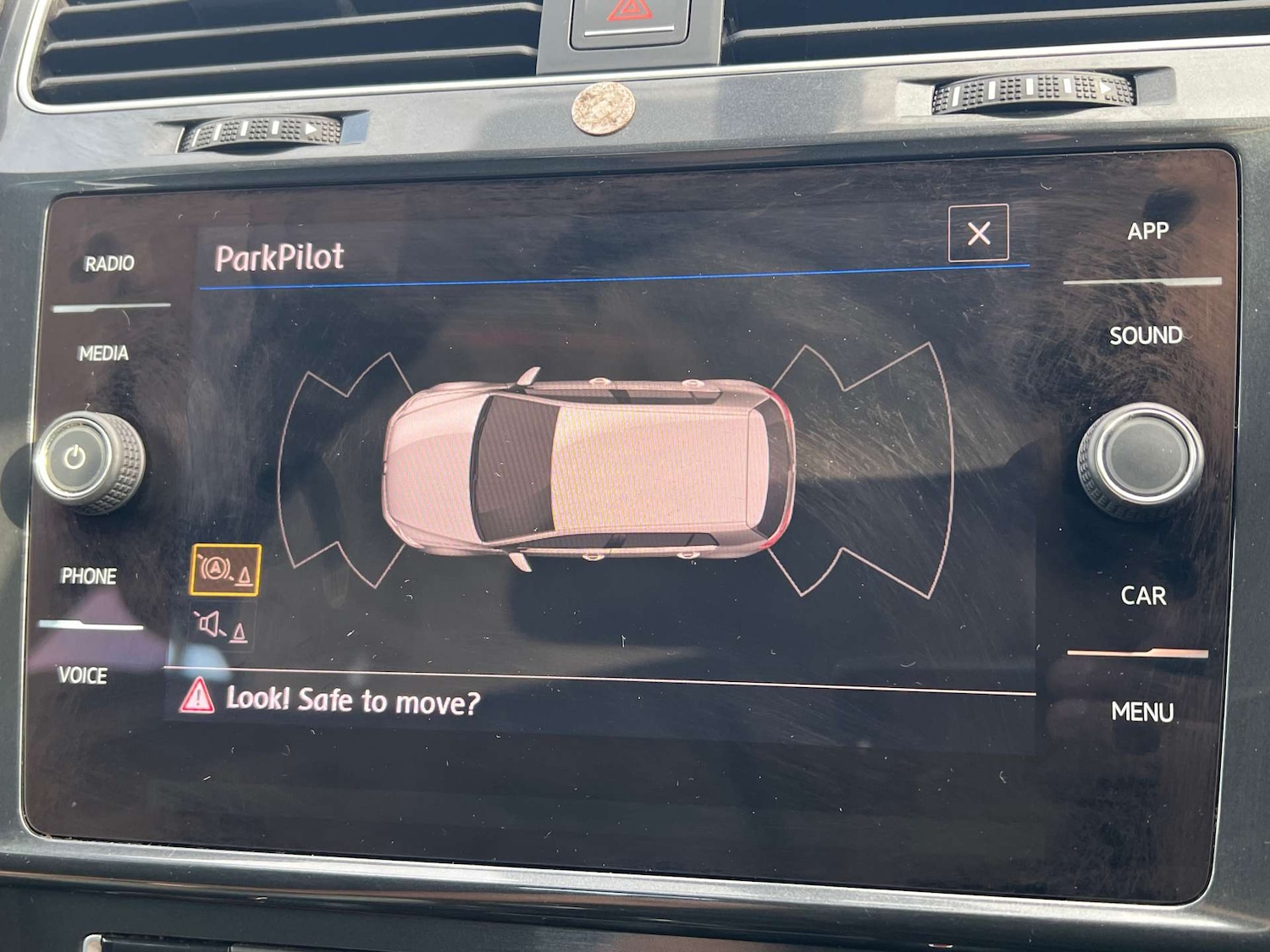Image resolution: width=1270 pixels, height=952 pixels.
Task: Open the APP menu
Action: click(x=1147, y=231)
